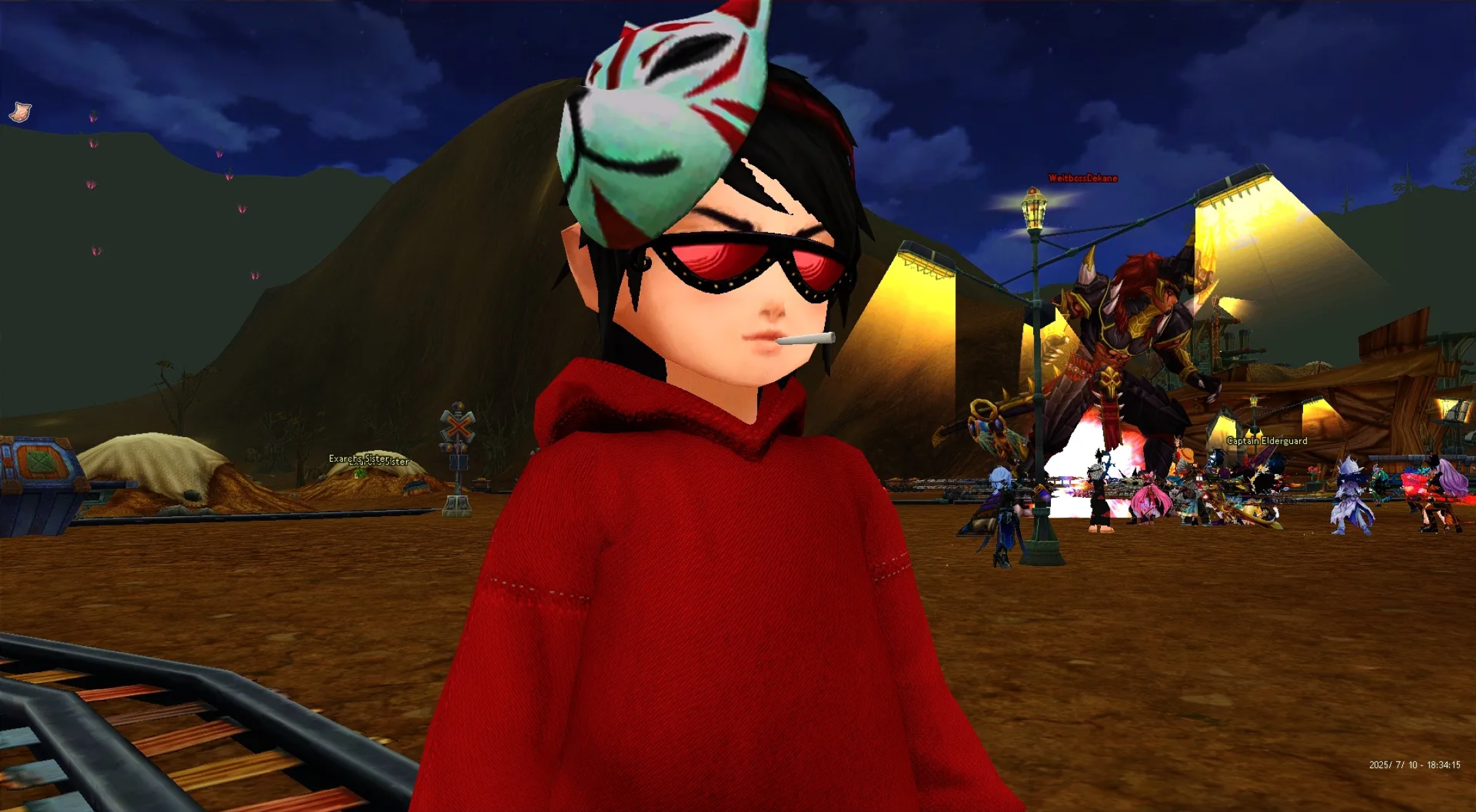Click the parchment scroll icon
Viewport: 1476px width, 812px height.
tap(20, 111)
